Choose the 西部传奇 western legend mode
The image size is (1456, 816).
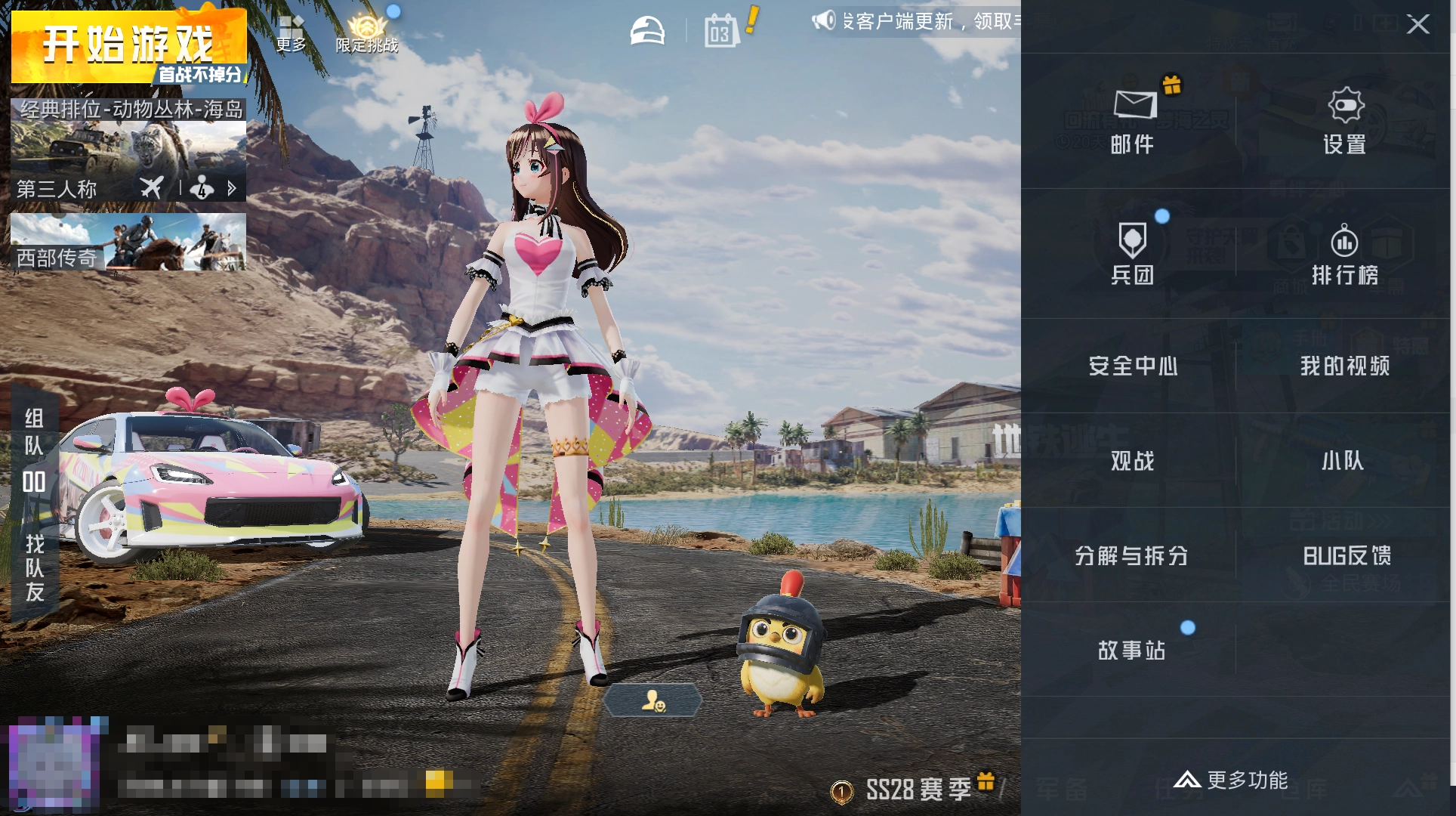(x=128, y=242)
